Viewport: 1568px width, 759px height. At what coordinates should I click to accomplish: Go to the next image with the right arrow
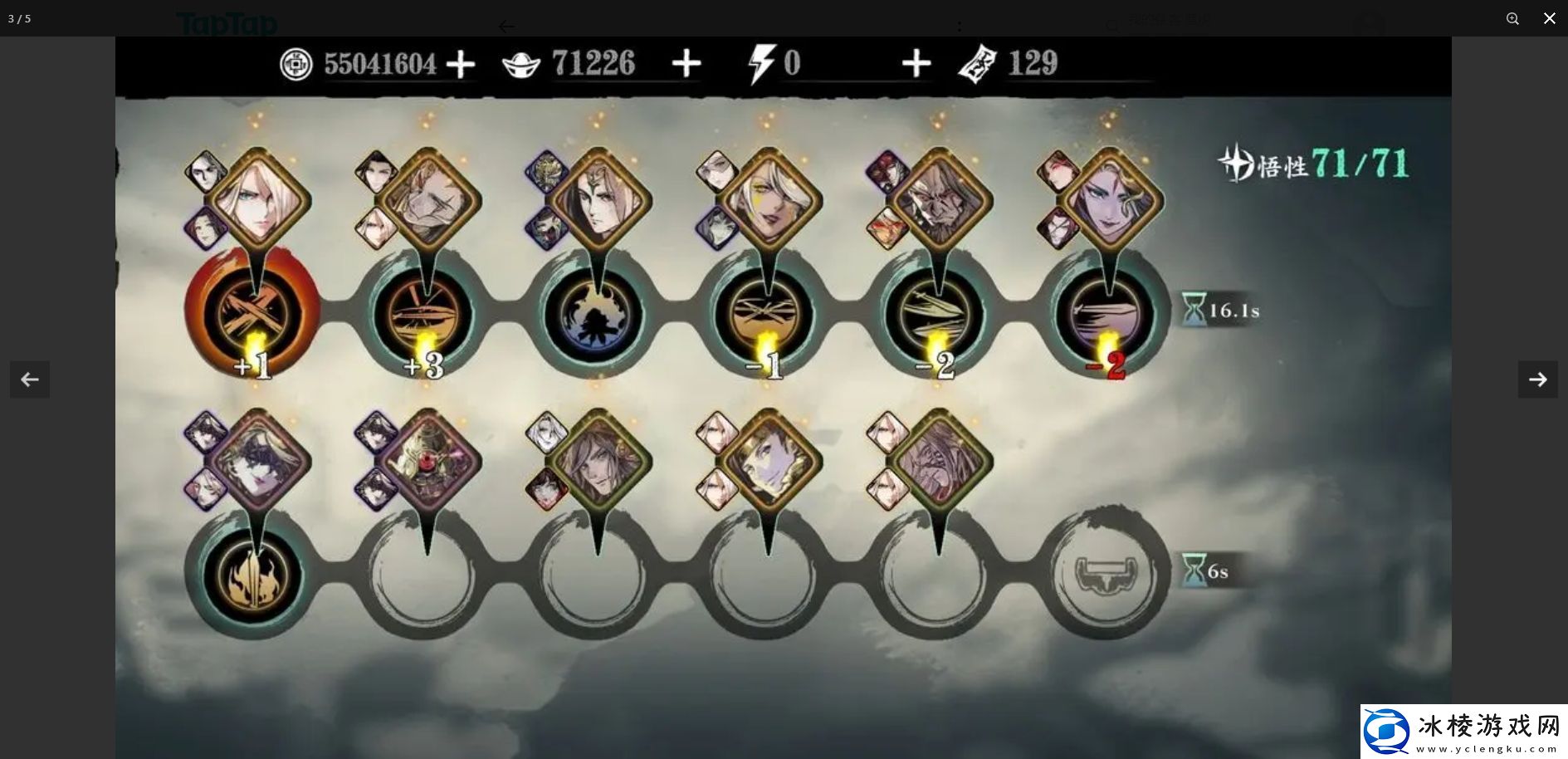click(1537, 379)
